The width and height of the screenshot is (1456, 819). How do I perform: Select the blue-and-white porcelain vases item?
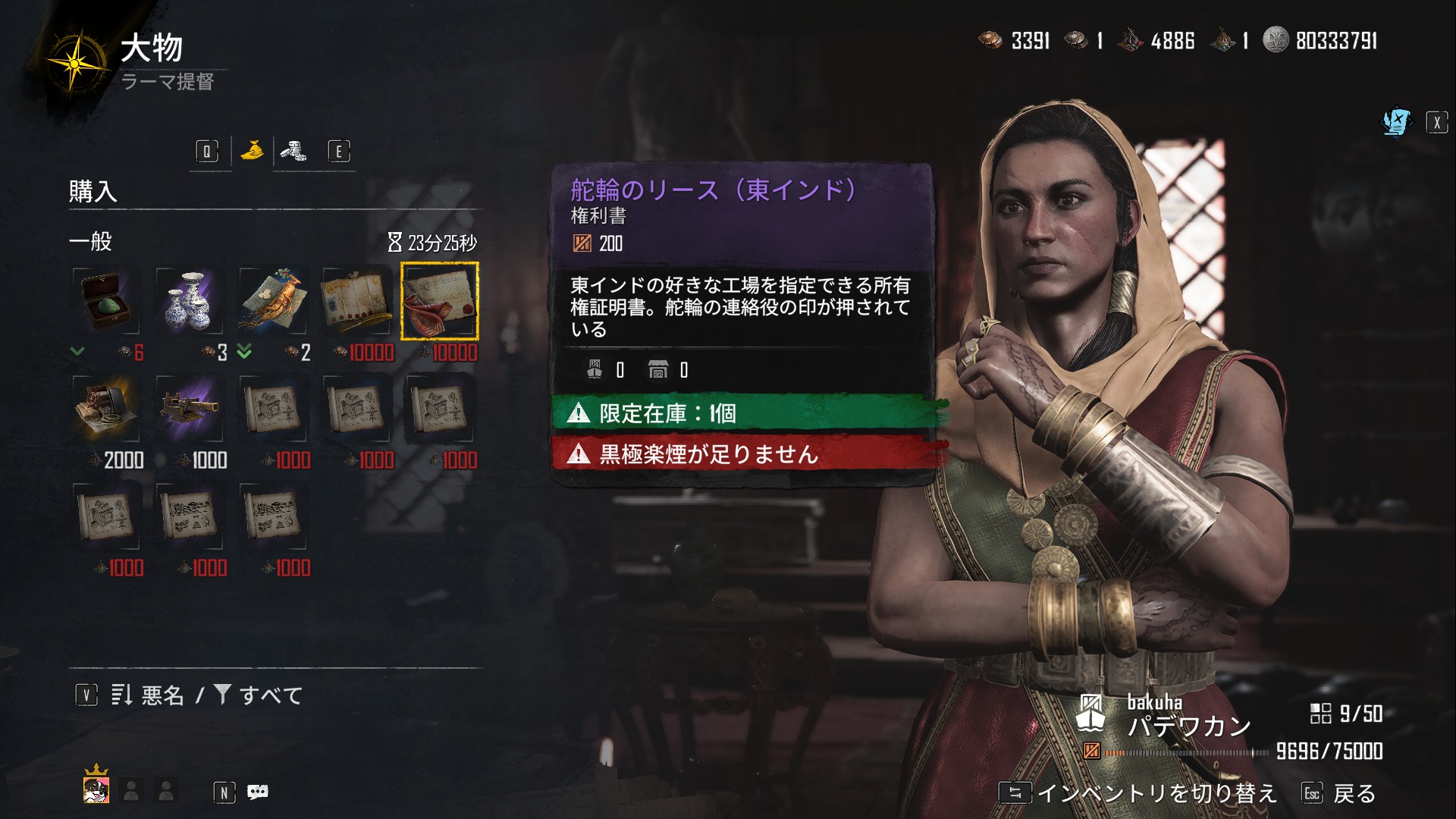tap(190, 301)
